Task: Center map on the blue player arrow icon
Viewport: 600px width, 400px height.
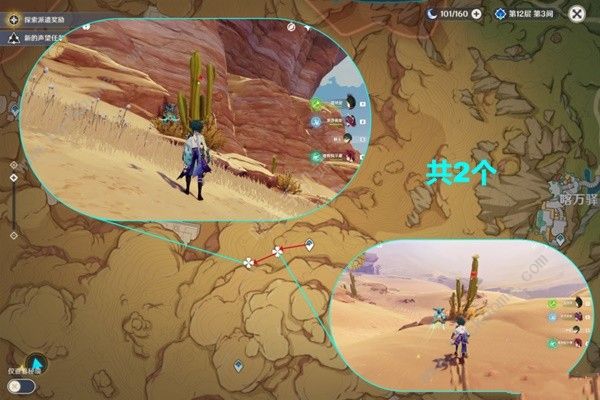Action: [34, 364]
